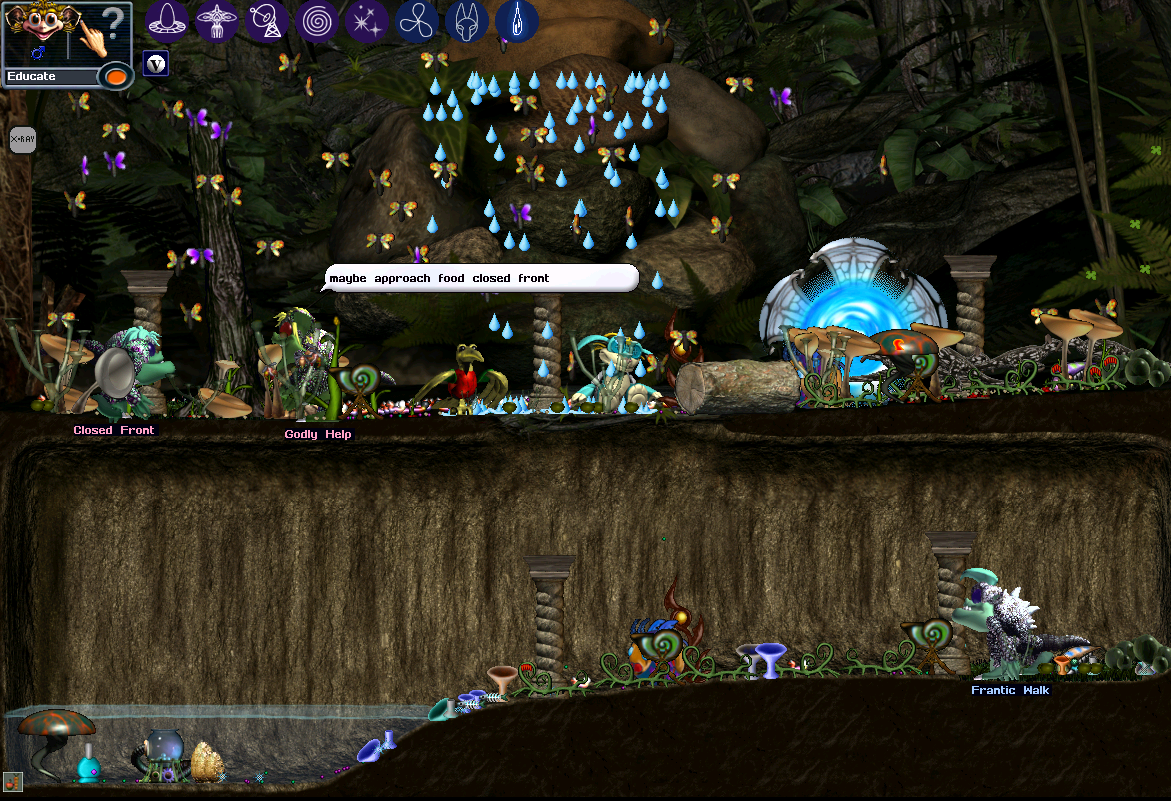Open the spiral warp icon
Image resolution: width=1171 pixels, height=801 pixels.
(x=317, y=20)
